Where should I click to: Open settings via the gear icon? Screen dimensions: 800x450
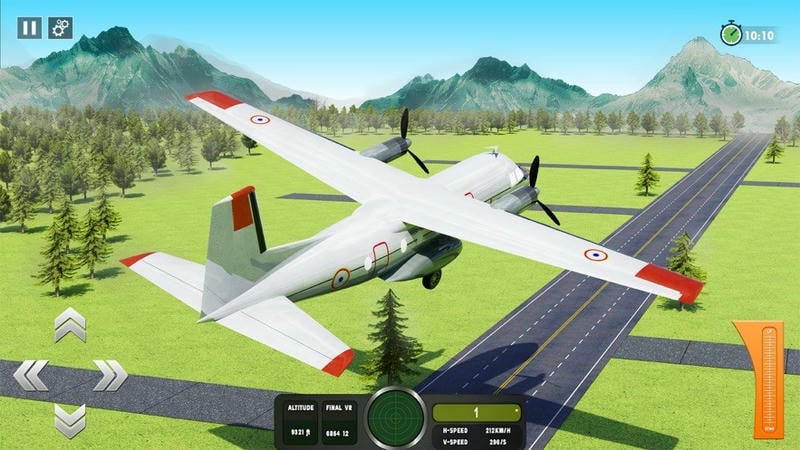tap(60, 28)
